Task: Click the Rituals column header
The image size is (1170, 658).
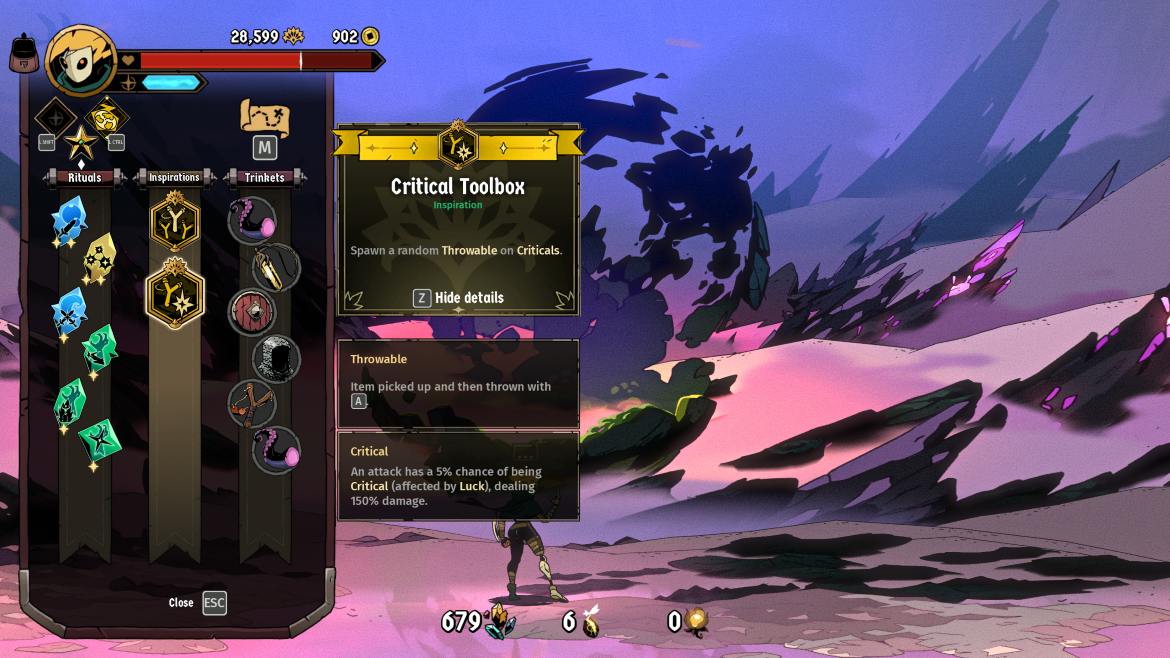Action: [85, 178]
